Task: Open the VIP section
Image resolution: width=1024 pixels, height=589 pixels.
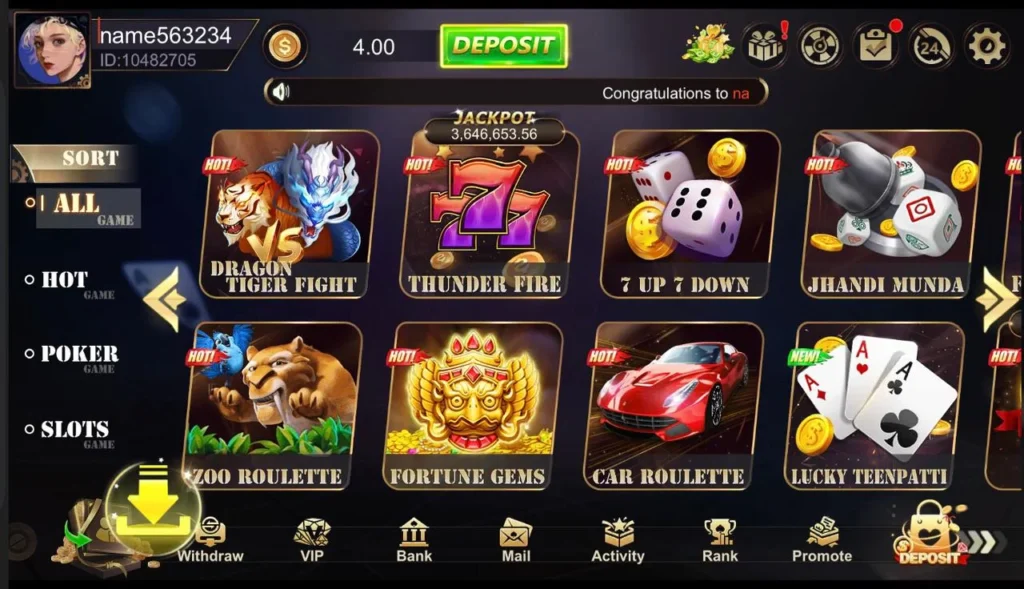Action: tap(312, 540)
